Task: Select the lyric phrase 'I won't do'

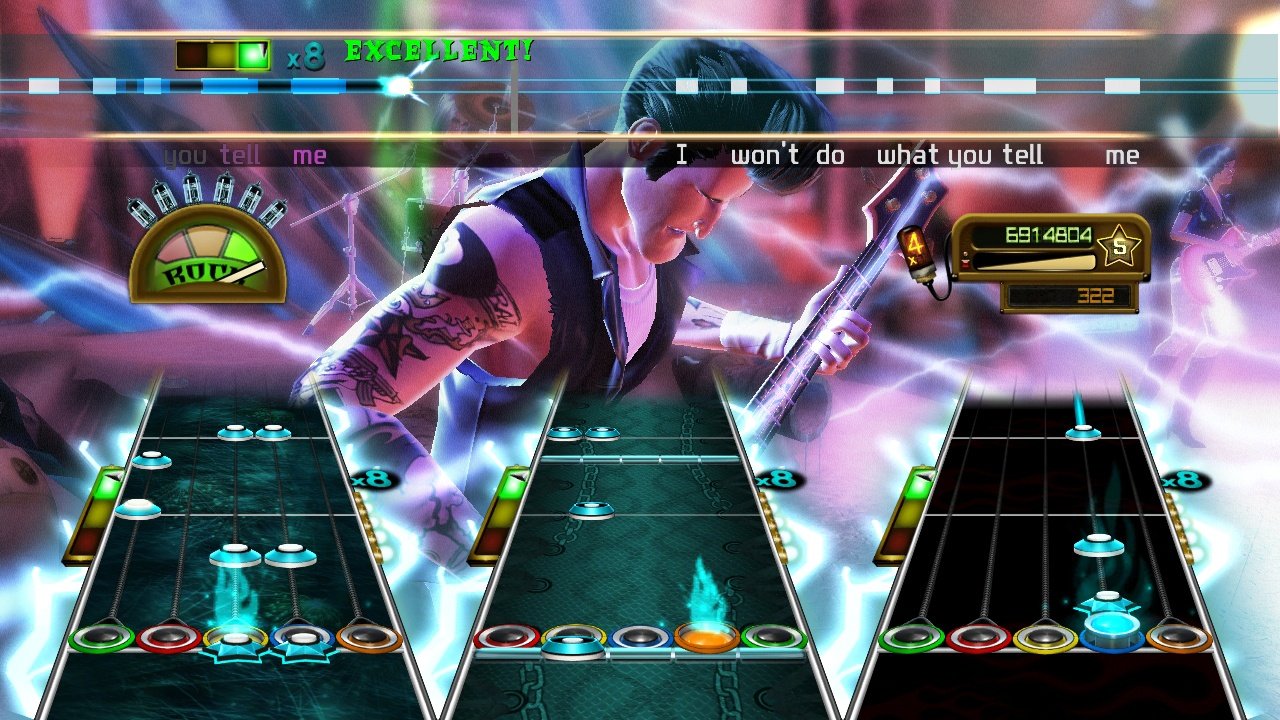Action: (762, 155)
